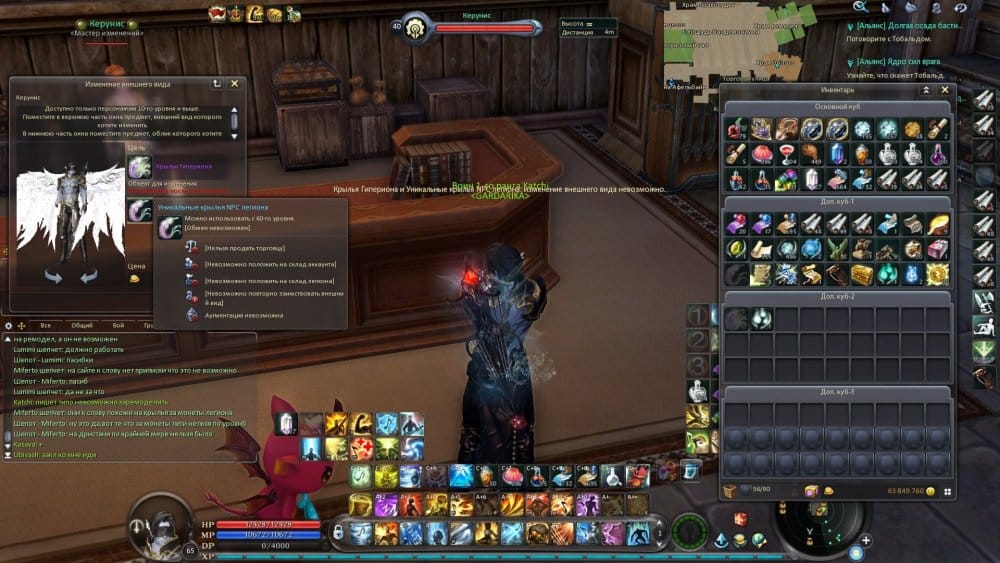Switch to the Общий chat tab
The image size is (1000, 563).
pyautogui.click(x=82, y=325)
